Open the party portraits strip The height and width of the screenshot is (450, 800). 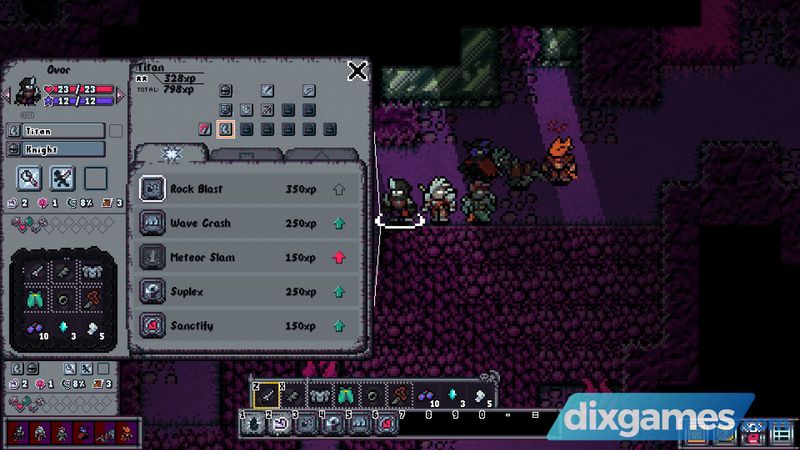point(71,431)
